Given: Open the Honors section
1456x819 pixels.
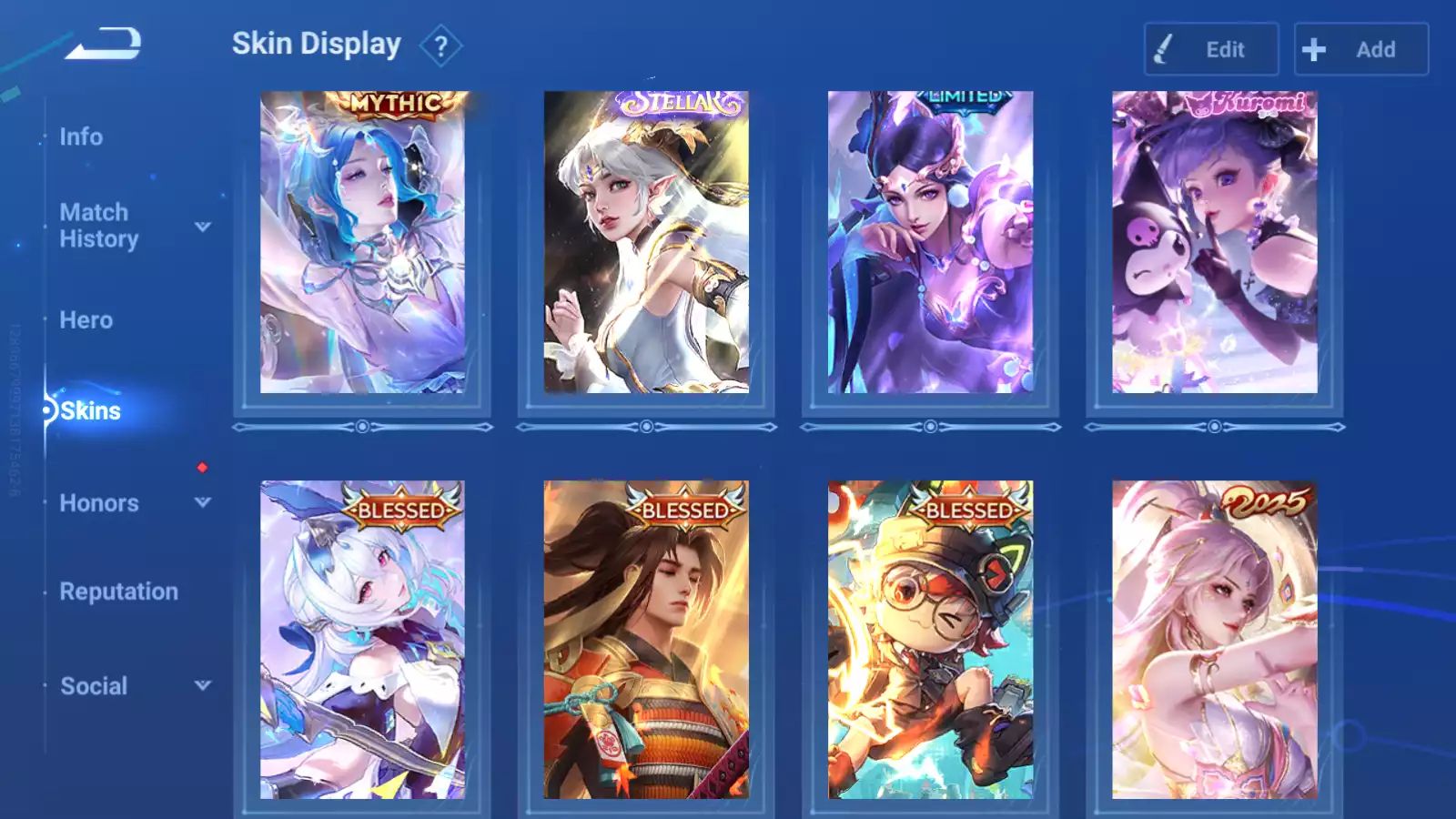Looking at the screenshot, I should [98, 503].
